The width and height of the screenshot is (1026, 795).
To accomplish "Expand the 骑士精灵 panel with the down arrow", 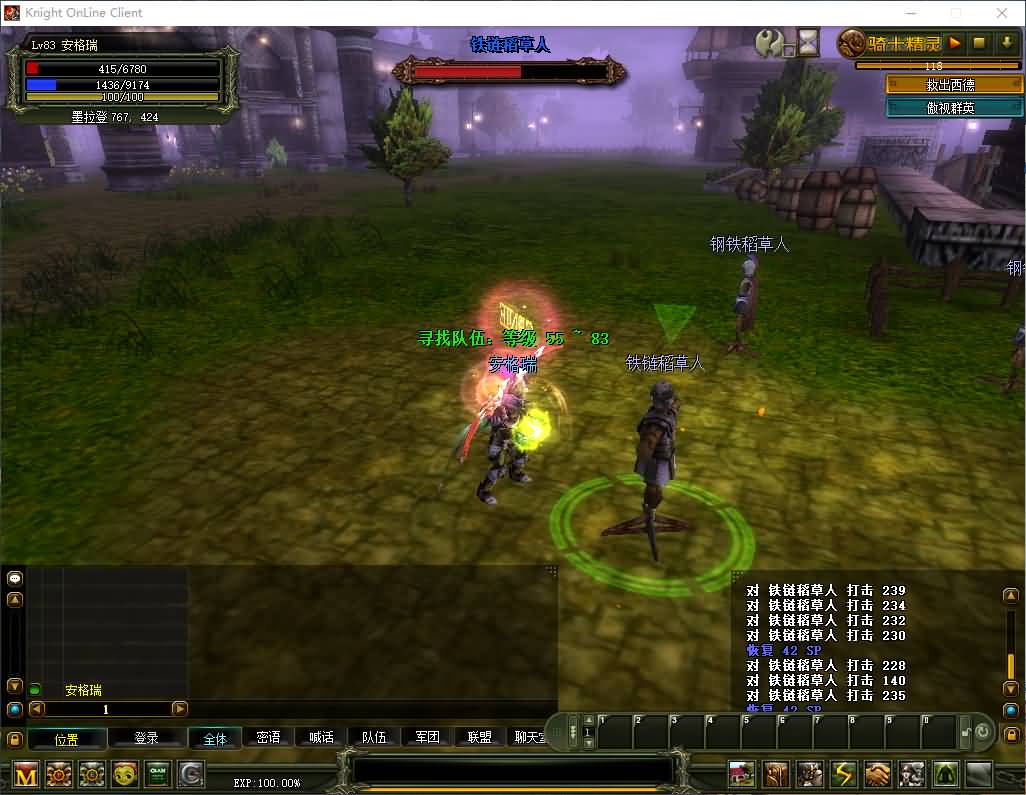I will click(1006, 43).
